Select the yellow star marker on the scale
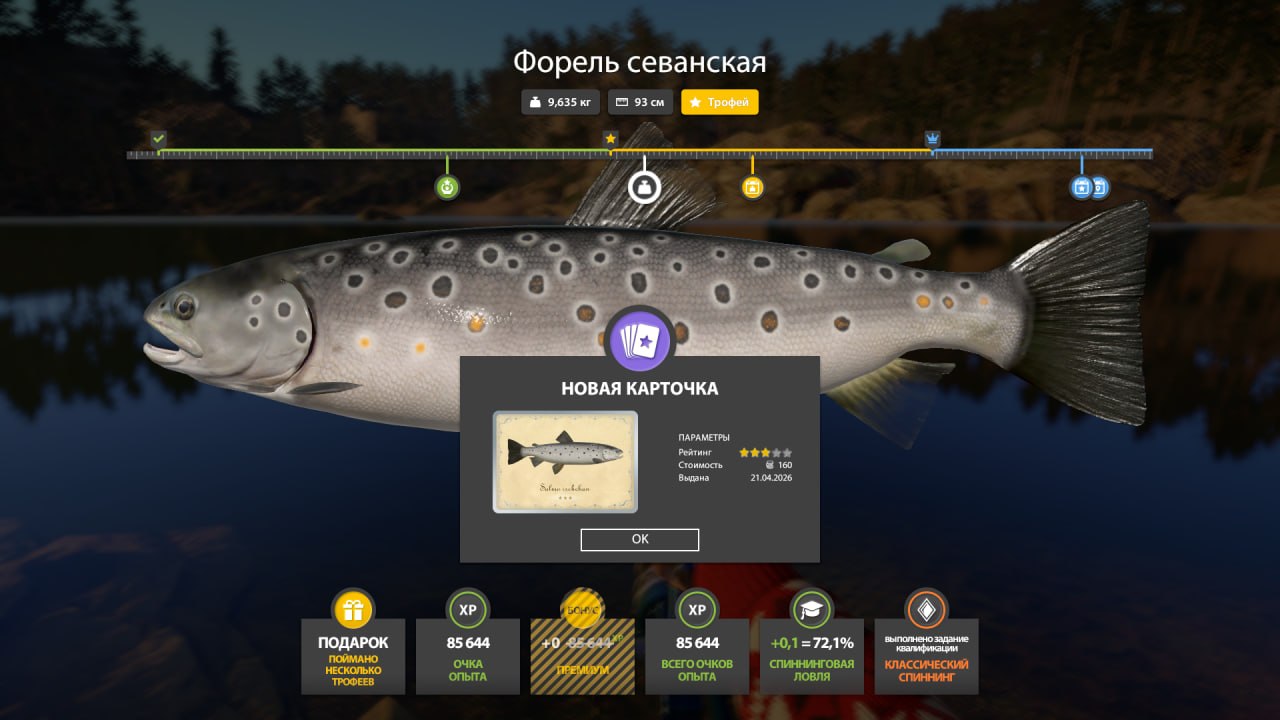Screen dimensions: 1280x720 610,138
